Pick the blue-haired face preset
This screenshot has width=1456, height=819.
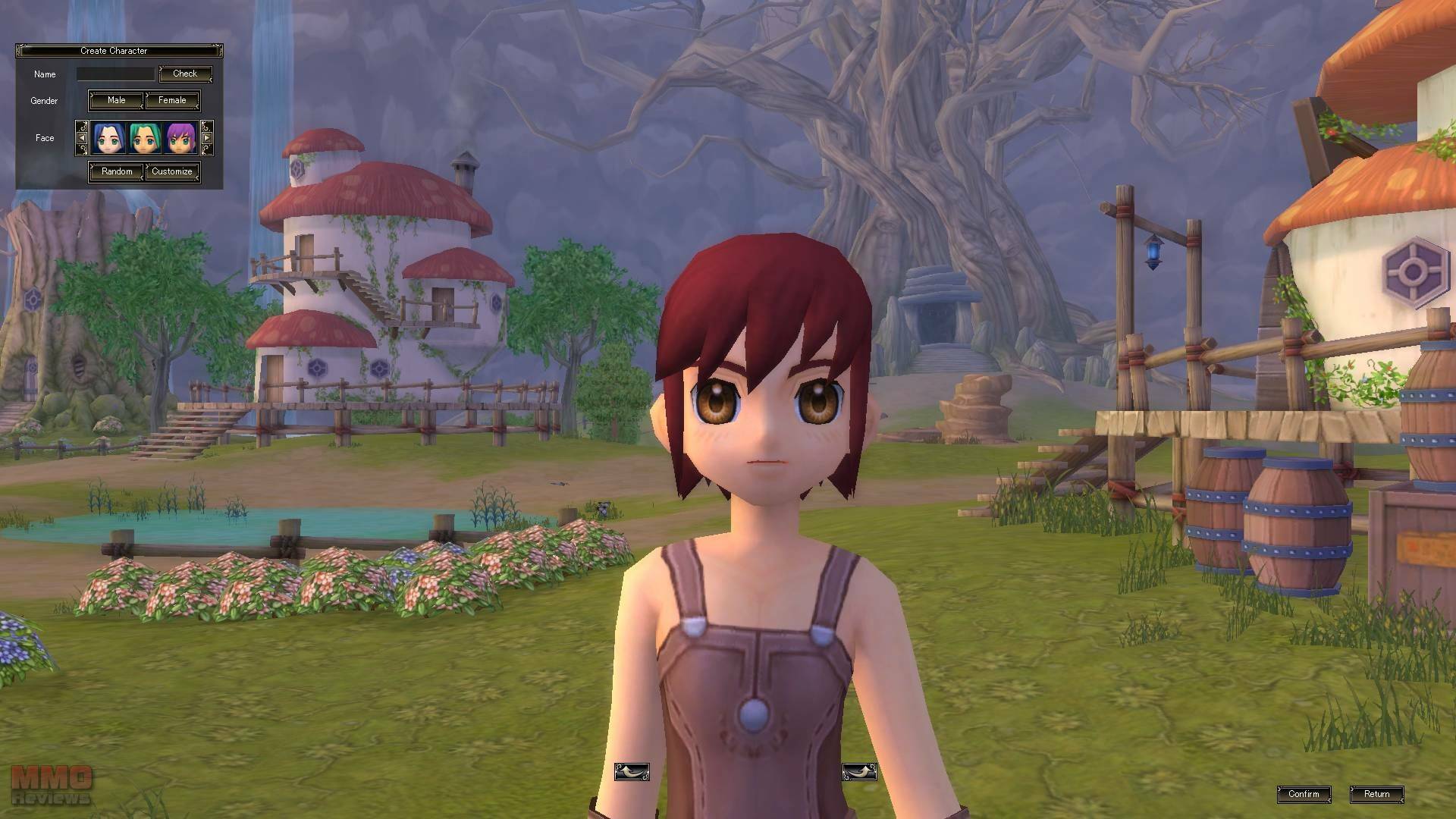click(109, 138)
